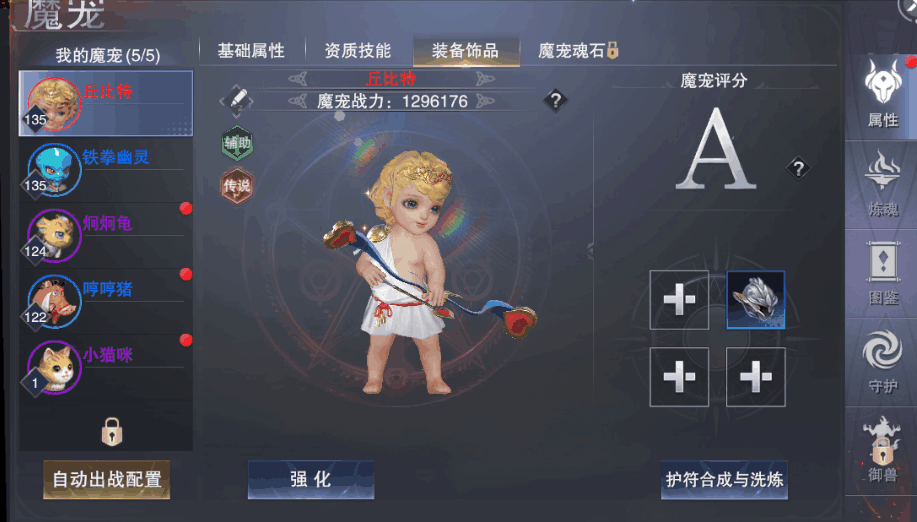Open the locked 魔宠魂石 tab
Image resolution: width=917 pixels, height=522 pixels.
click(x=578, y=50)
